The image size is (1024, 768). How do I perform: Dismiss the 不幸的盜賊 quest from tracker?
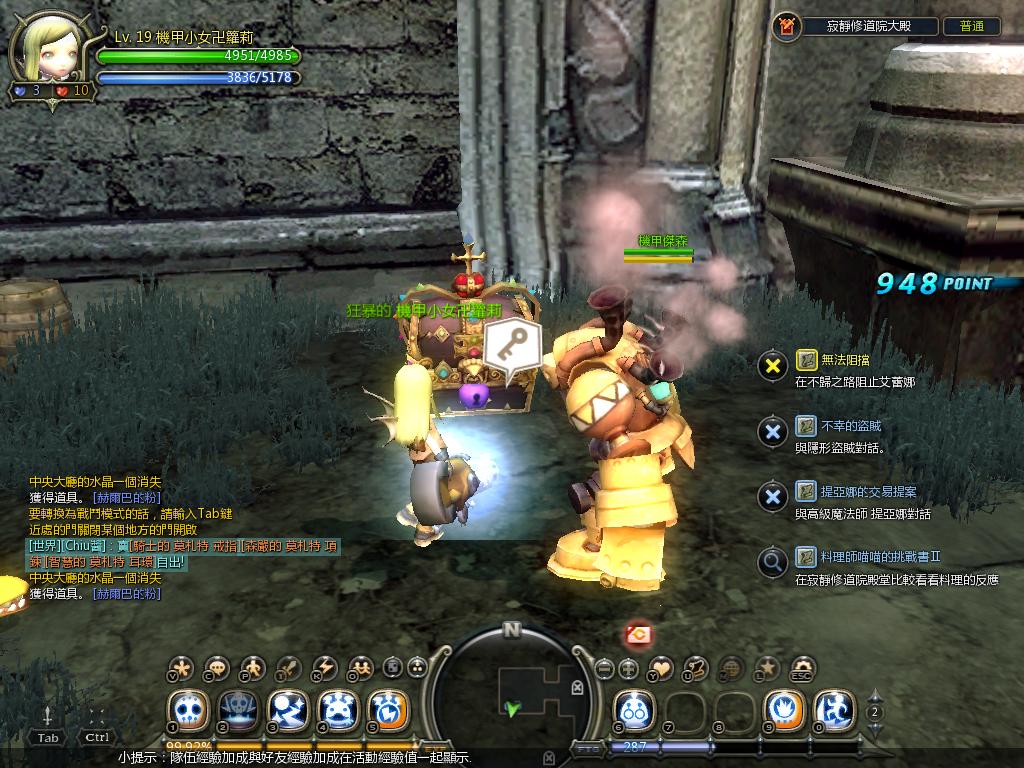[x=772, y=431]
